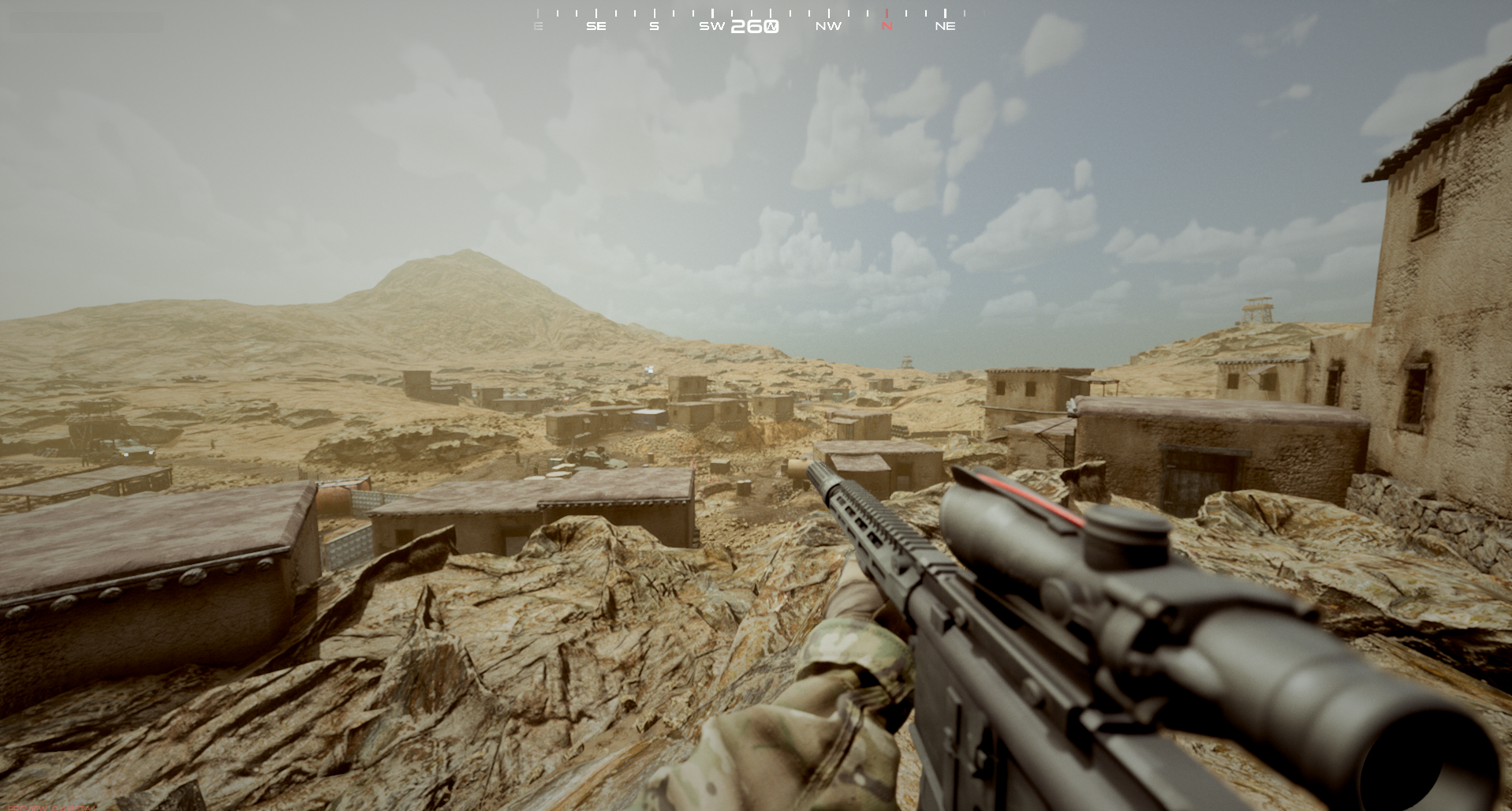1512x811 pixels.
Task: Click the center tick above the 260 reading
Action: pos(771,12)
